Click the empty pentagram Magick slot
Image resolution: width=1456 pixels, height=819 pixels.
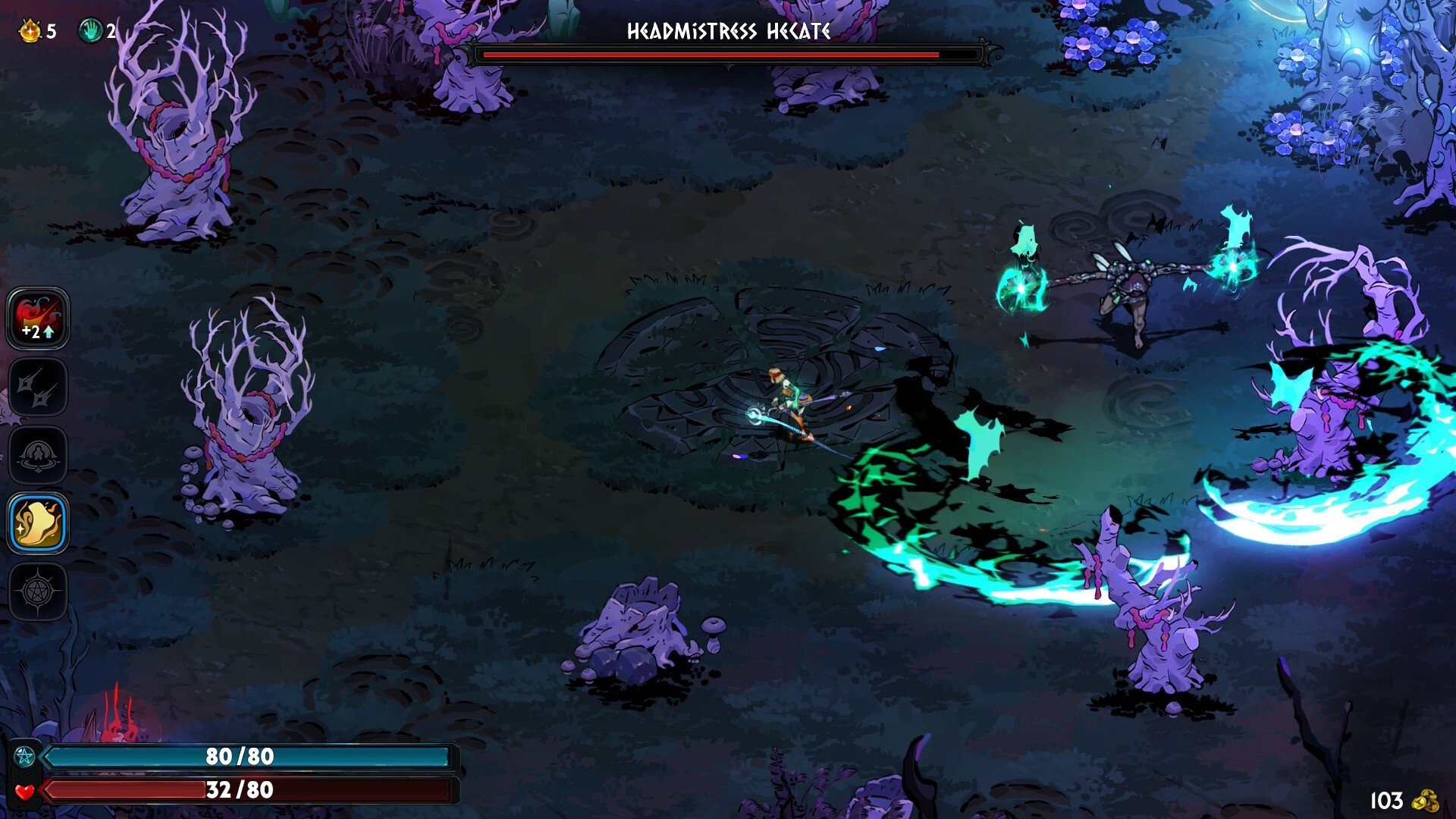click(38, 591)
